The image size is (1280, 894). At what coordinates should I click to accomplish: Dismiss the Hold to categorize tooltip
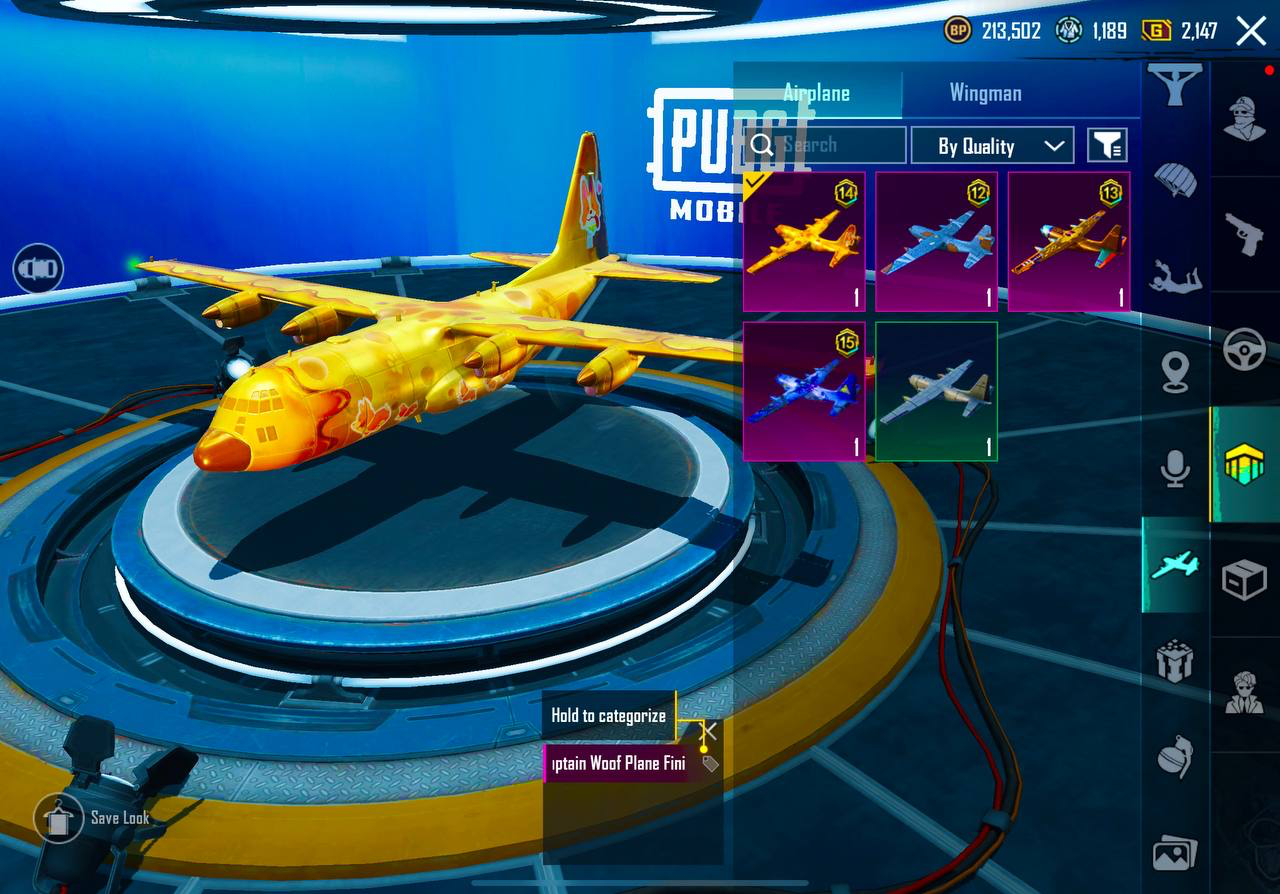(709, 731)
